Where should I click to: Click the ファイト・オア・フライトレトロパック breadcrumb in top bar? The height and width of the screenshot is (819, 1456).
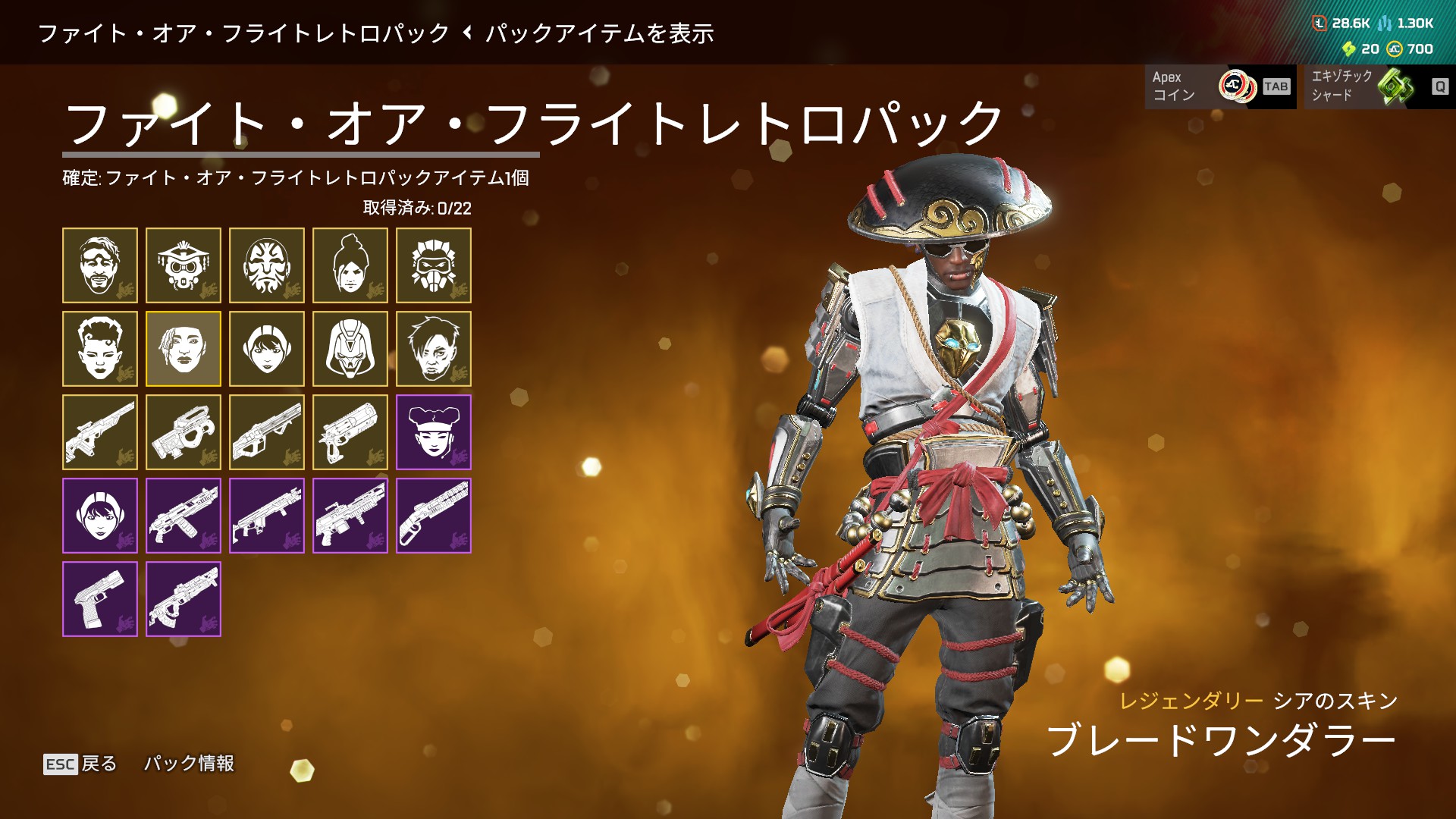point(243,33)
